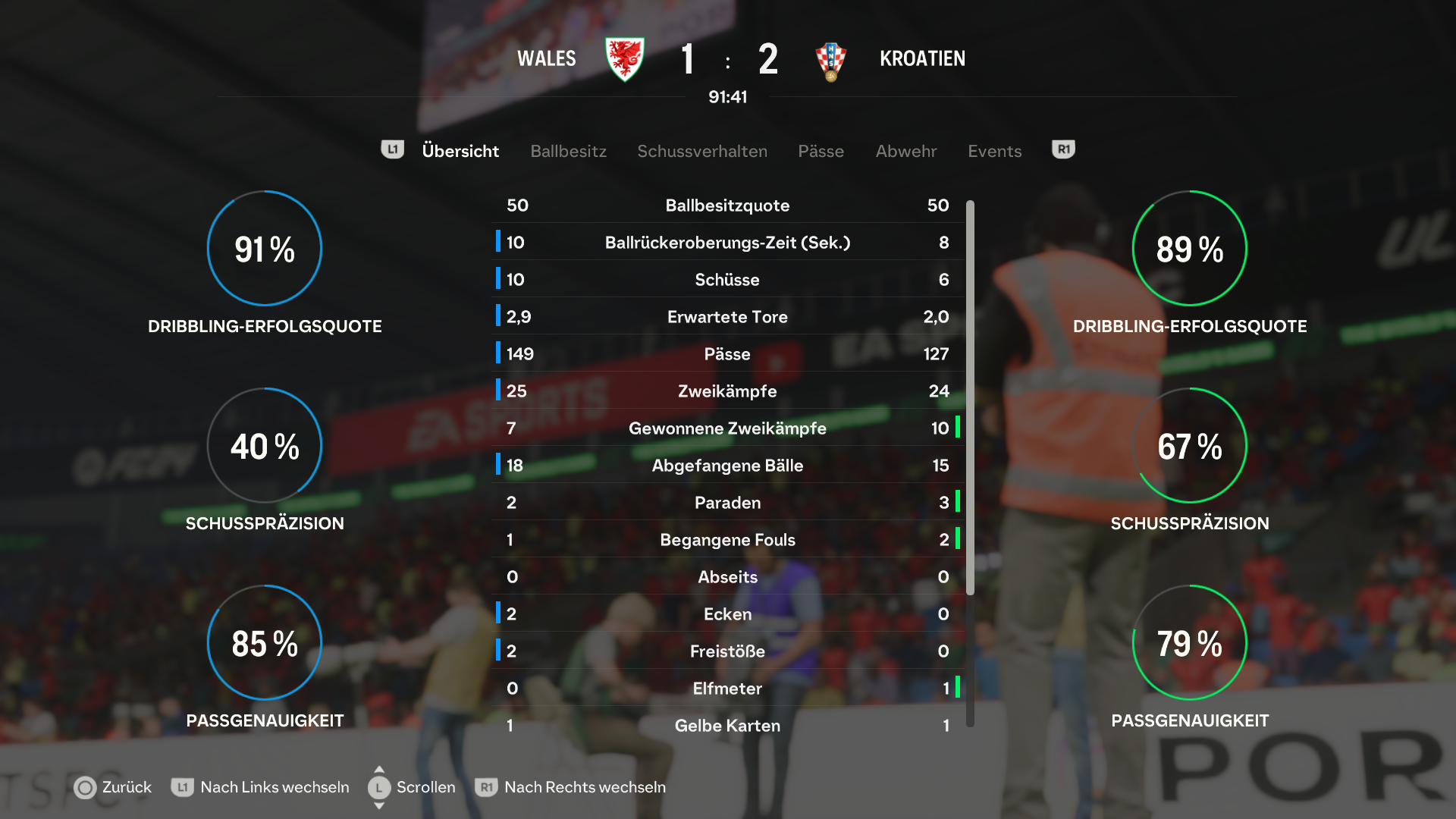Open the Events tab
This screenshot has height=819, width=1456.
(x=994, y=151)
